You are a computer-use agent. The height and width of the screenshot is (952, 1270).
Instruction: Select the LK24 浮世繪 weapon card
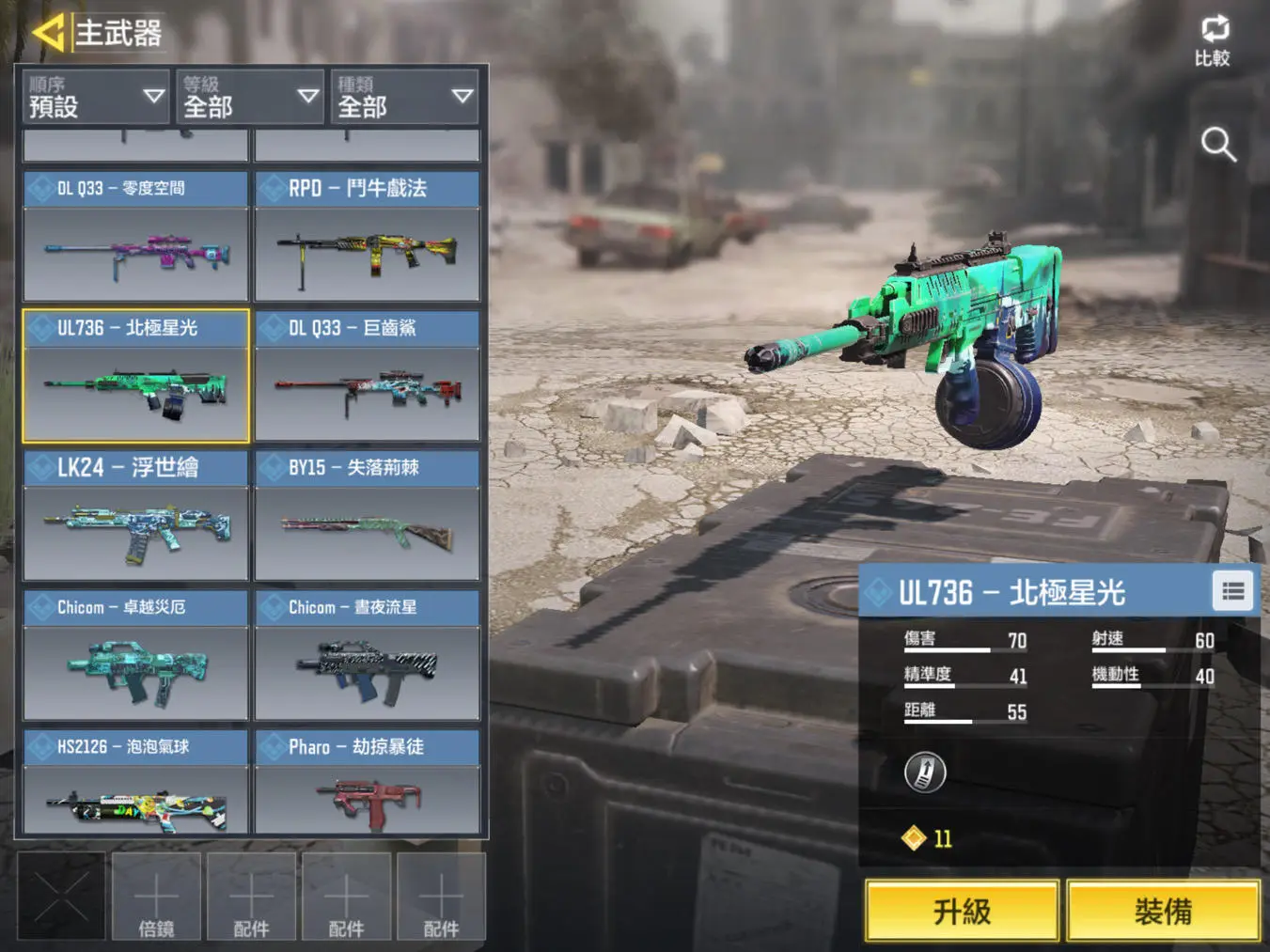tap(135, 516)
